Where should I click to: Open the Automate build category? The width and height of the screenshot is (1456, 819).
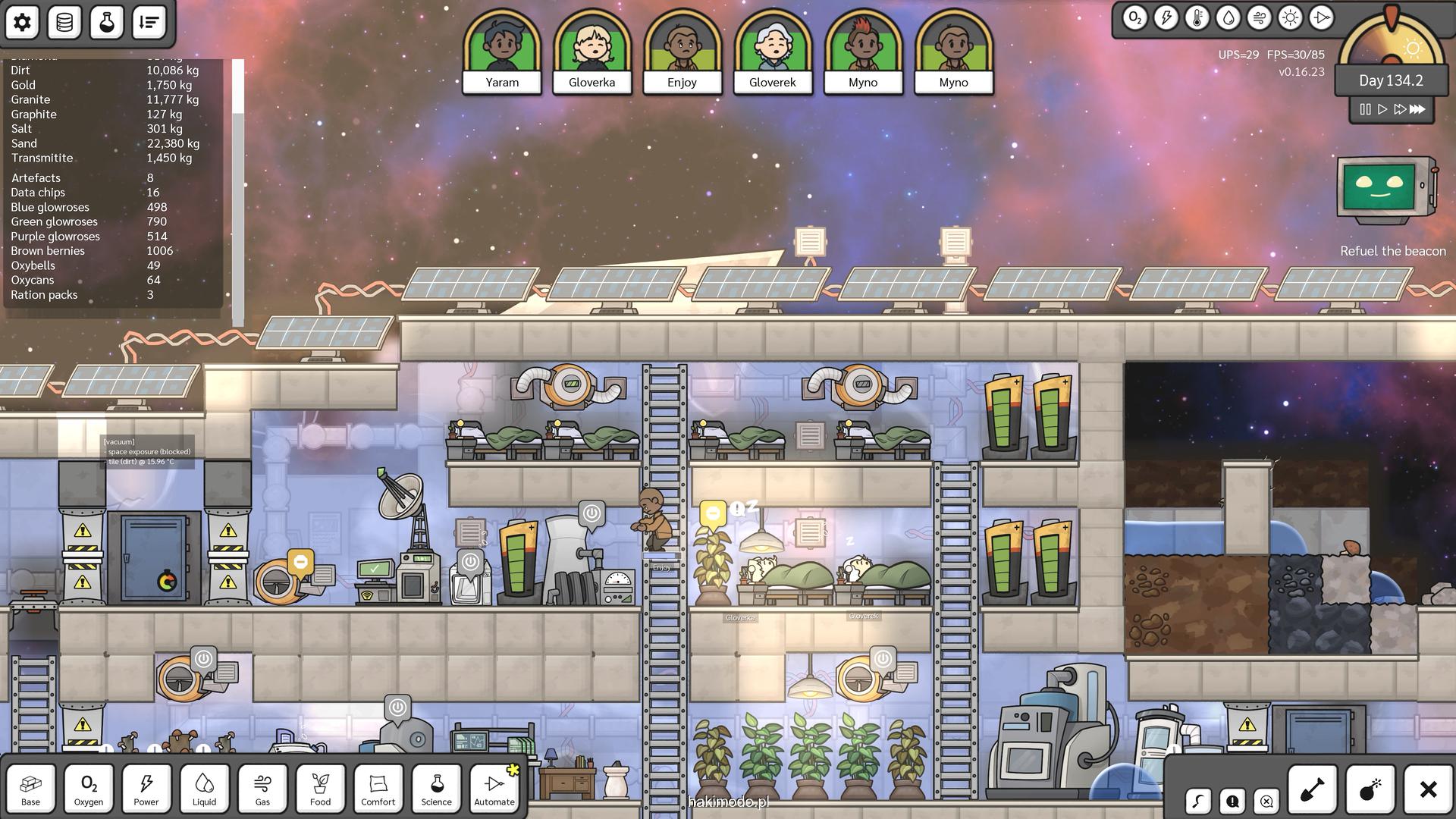[494, 789]
